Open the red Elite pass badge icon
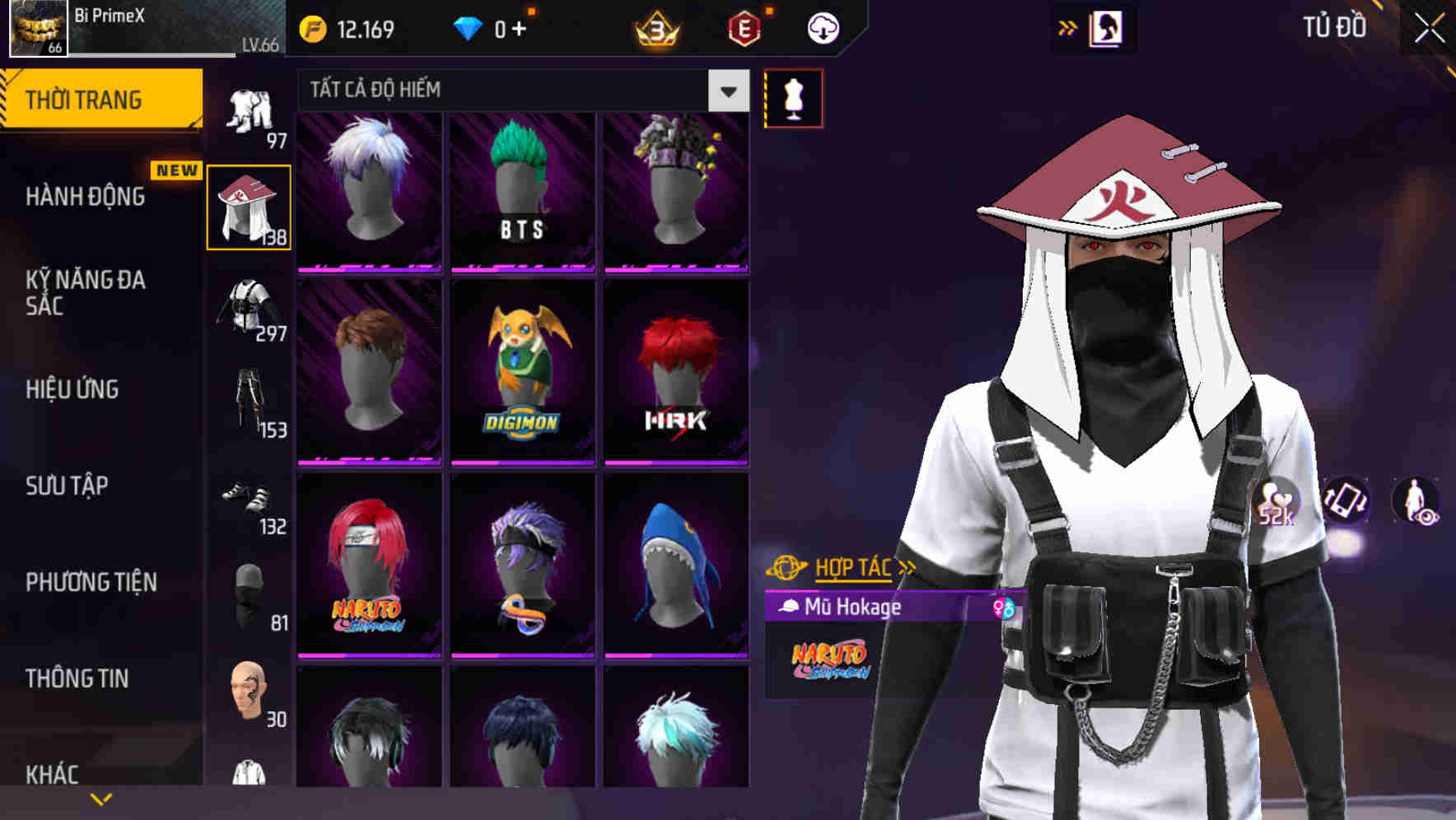Viewport: 1456px width, 820px height. click(x=744, y=27)
